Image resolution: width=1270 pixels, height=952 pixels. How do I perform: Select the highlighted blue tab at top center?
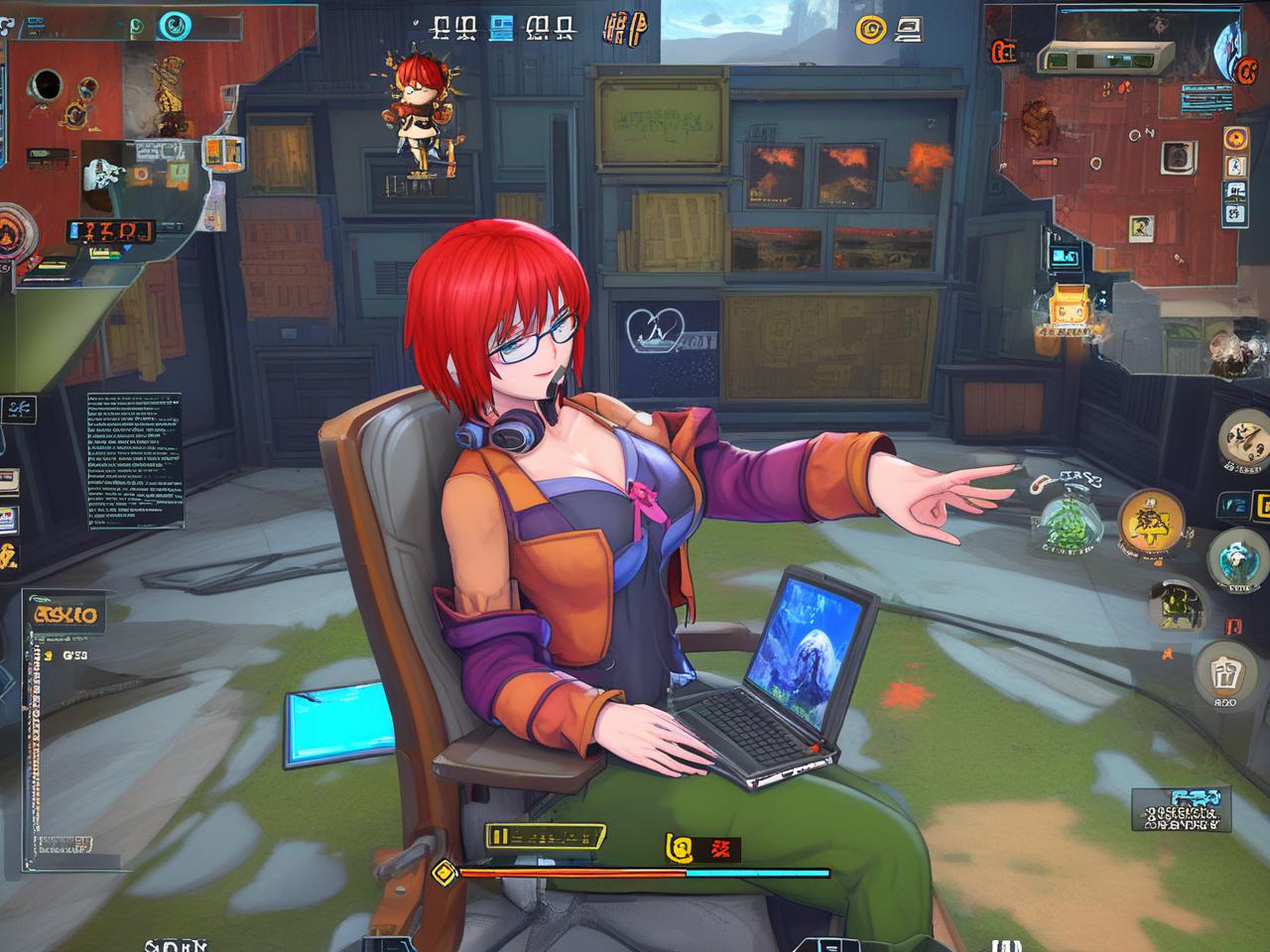tap(502, 27)
